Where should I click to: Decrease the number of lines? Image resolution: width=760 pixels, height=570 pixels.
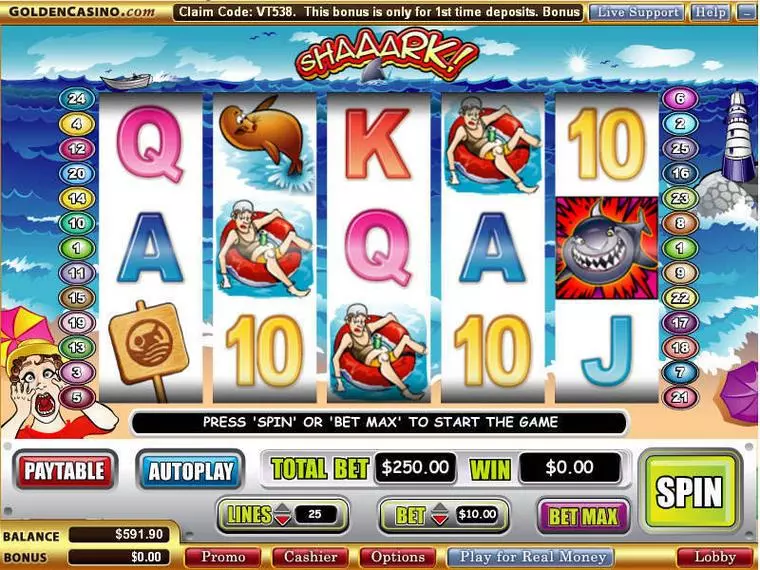pyautogui.click(x=283, y=520)
